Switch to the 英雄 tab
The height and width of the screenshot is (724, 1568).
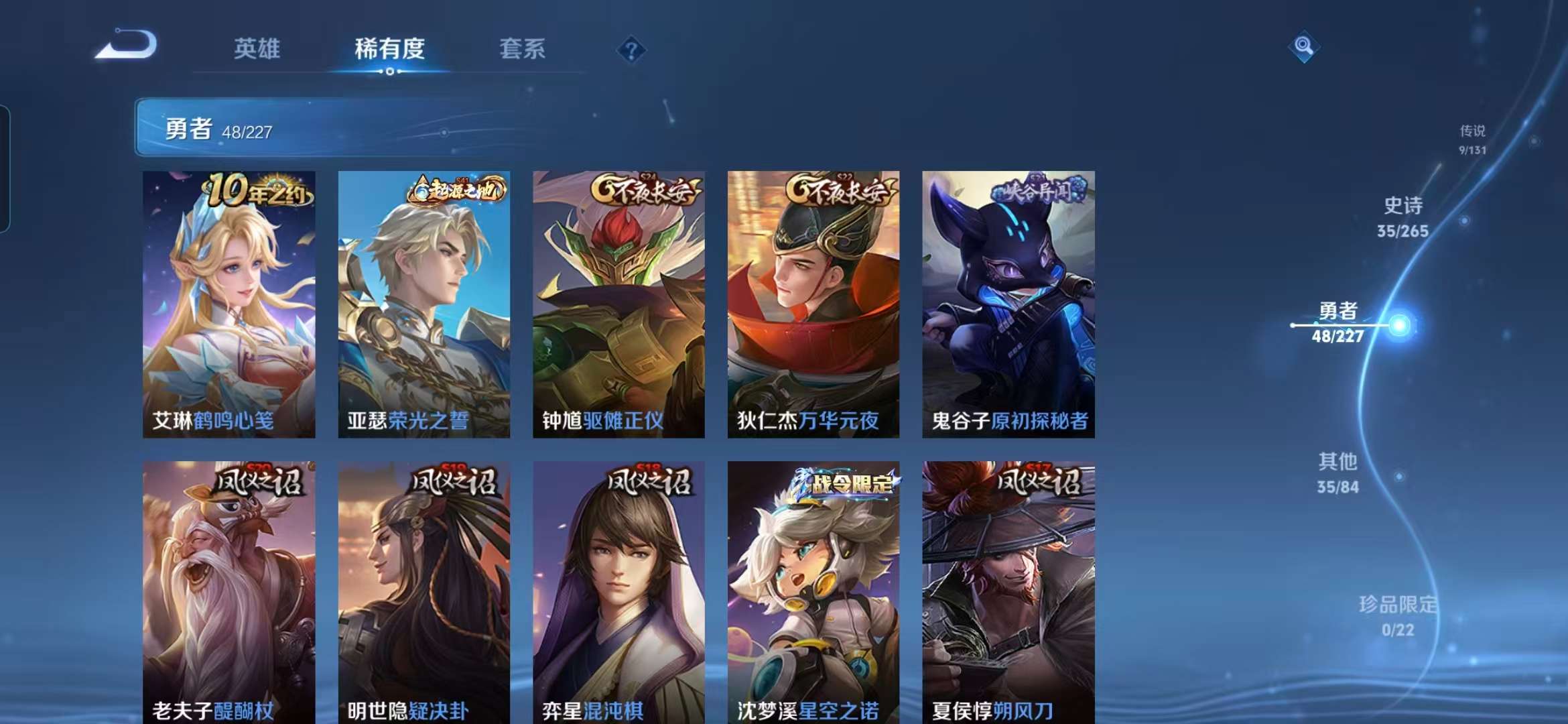coord(257,49)
